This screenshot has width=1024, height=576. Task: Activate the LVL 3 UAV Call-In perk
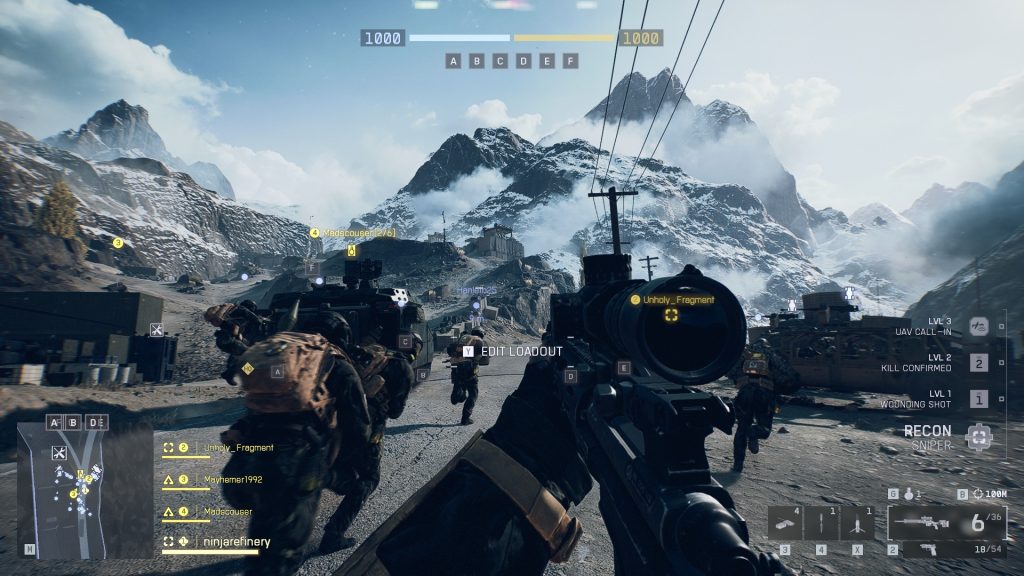pyautogui.click(x=980, y=327)
